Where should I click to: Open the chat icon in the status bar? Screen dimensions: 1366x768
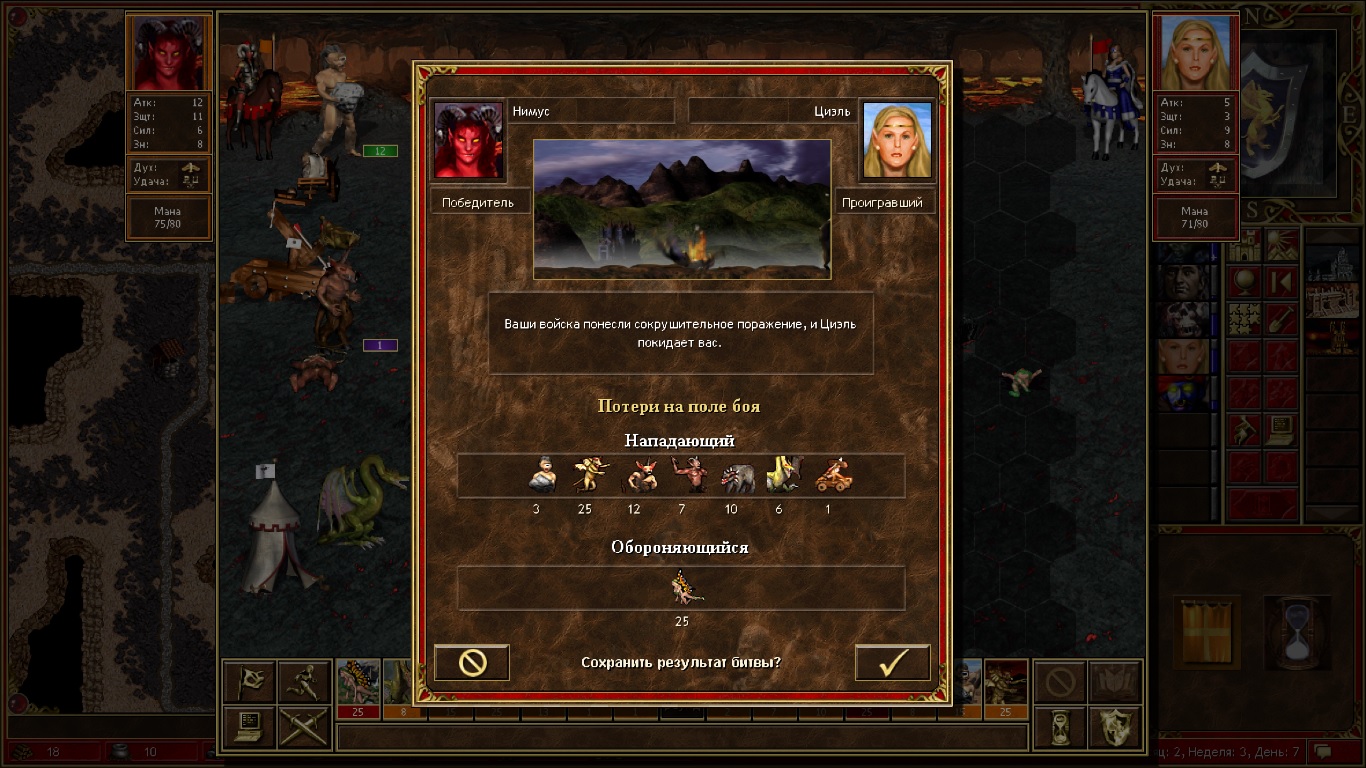pos(1324,751)
